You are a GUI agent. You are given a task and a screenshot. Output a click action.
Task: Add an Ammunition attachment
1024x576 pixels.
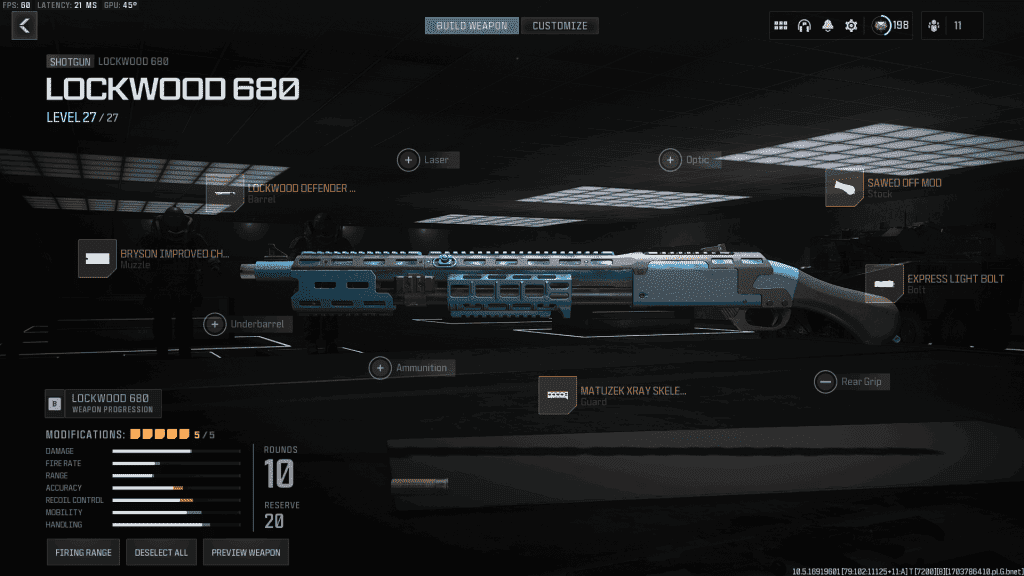coord(380,368)
